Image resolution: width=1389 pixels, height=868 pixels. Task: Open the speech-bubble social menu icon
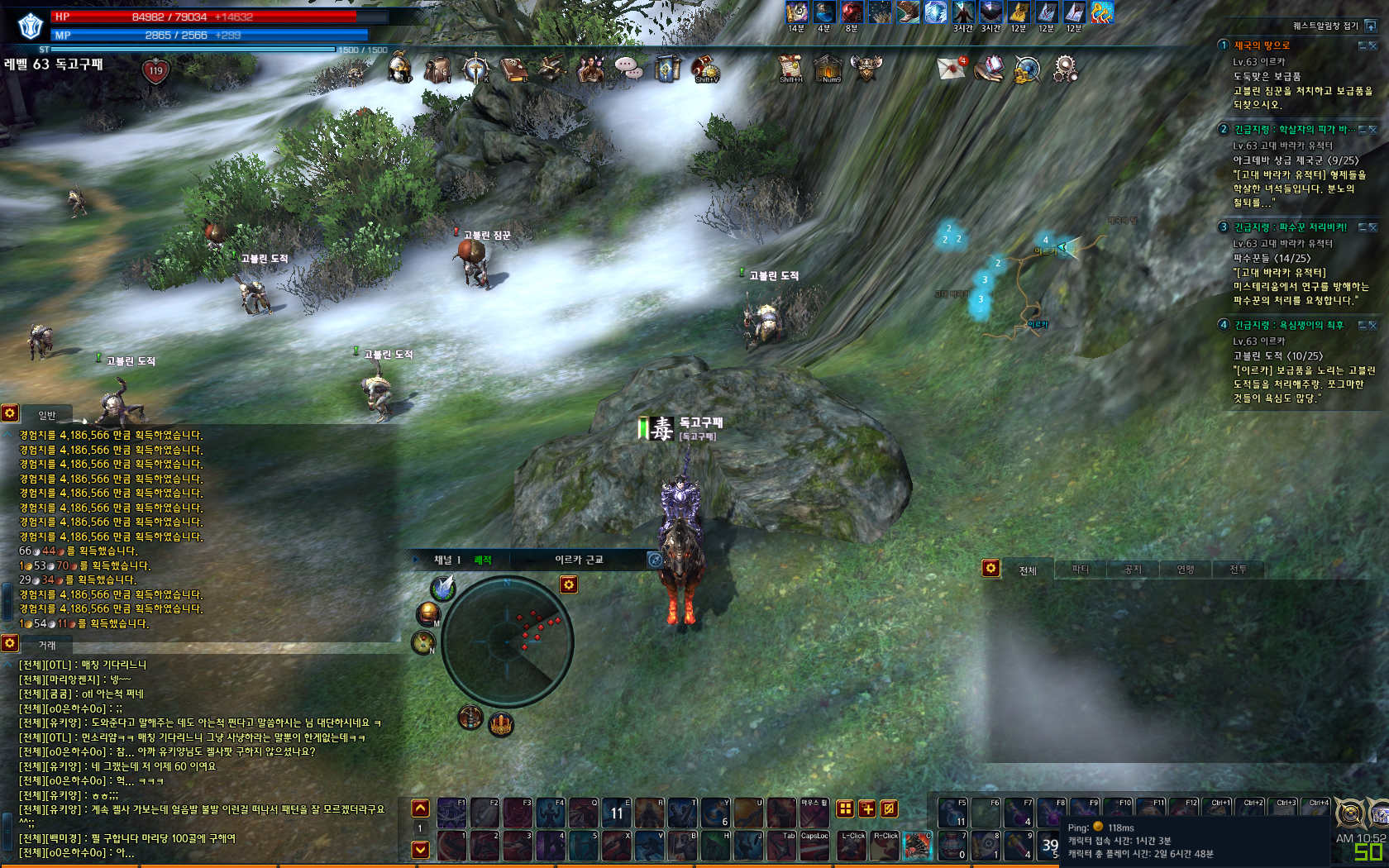(628, 69)
